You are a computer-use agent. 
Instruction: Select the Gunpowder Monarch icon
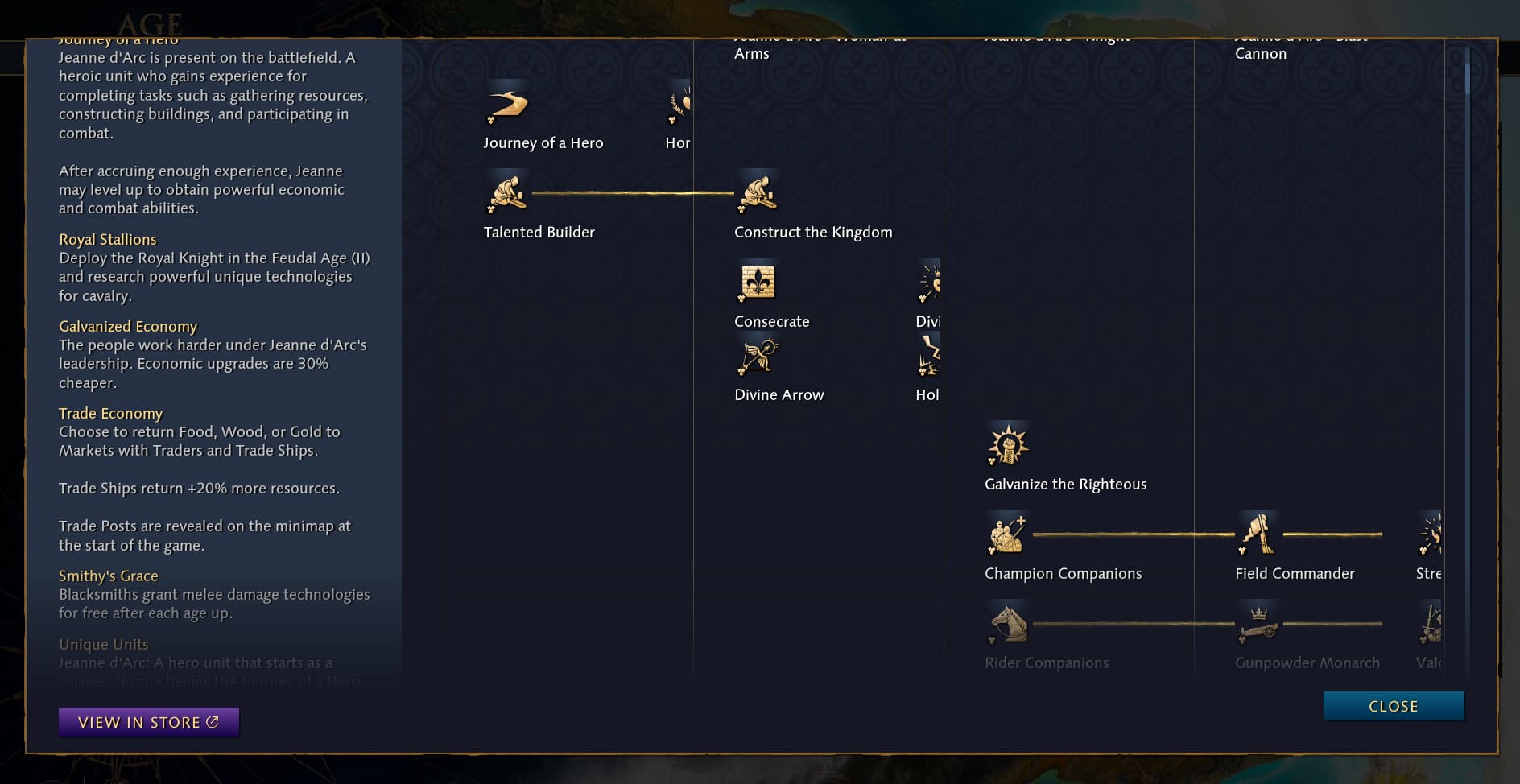[x=1258, y=623]
